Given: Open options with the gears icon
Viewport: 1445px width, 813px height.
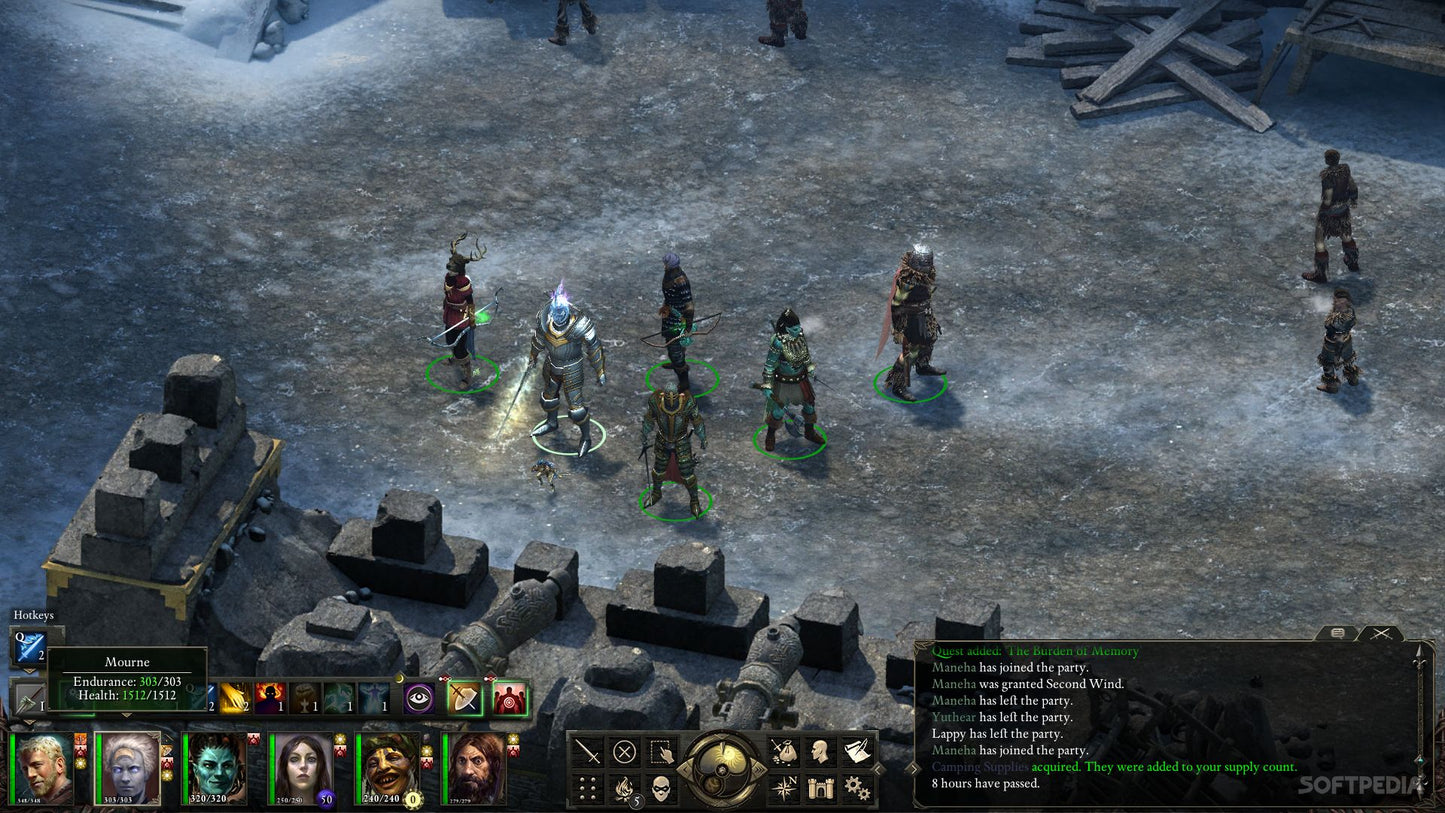Looking at the screenshot, I should (856, 788).
